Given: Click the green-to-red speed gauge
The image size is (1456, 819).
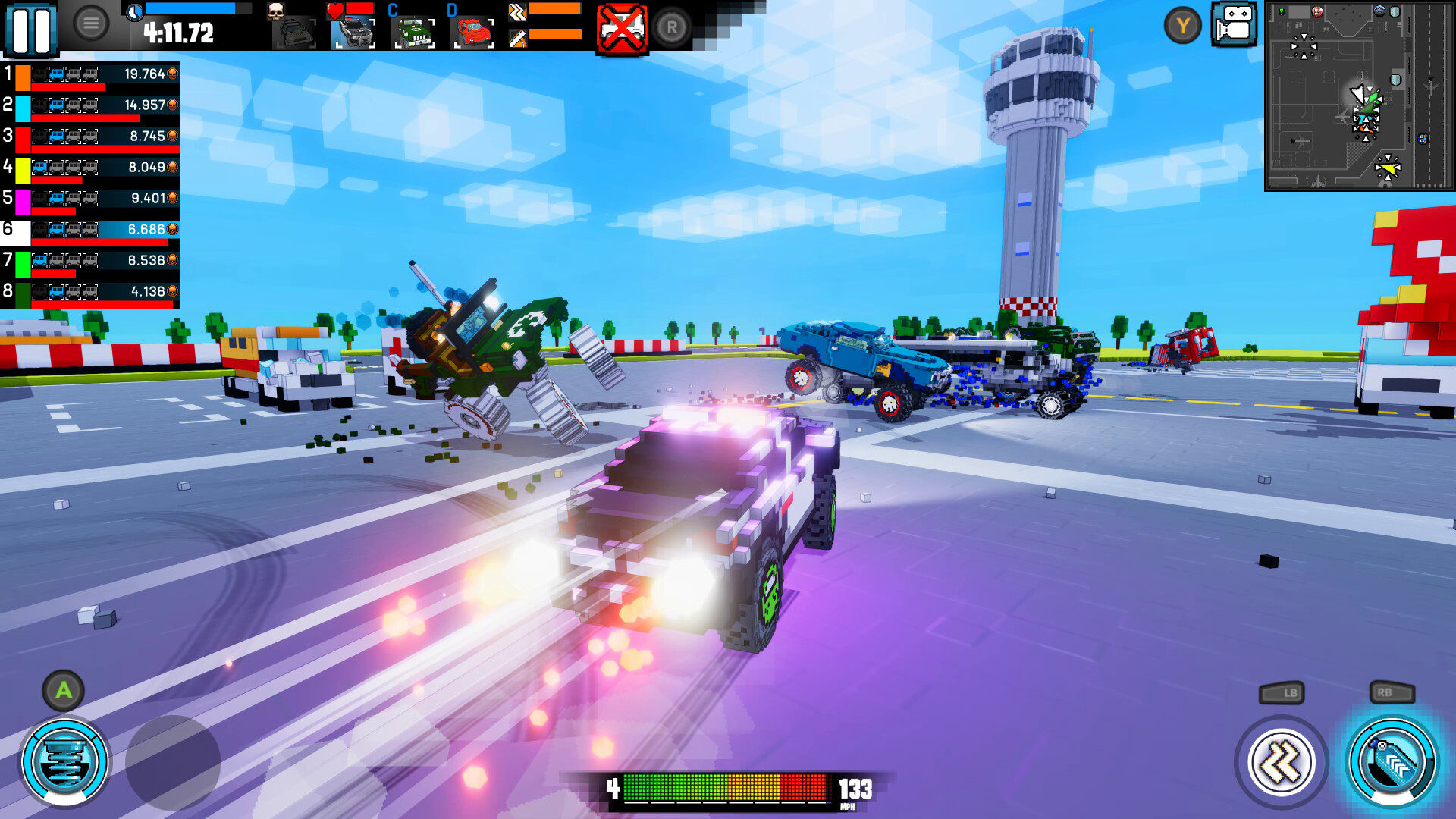Looking at the screenshot, I should (x=728, y=789).
